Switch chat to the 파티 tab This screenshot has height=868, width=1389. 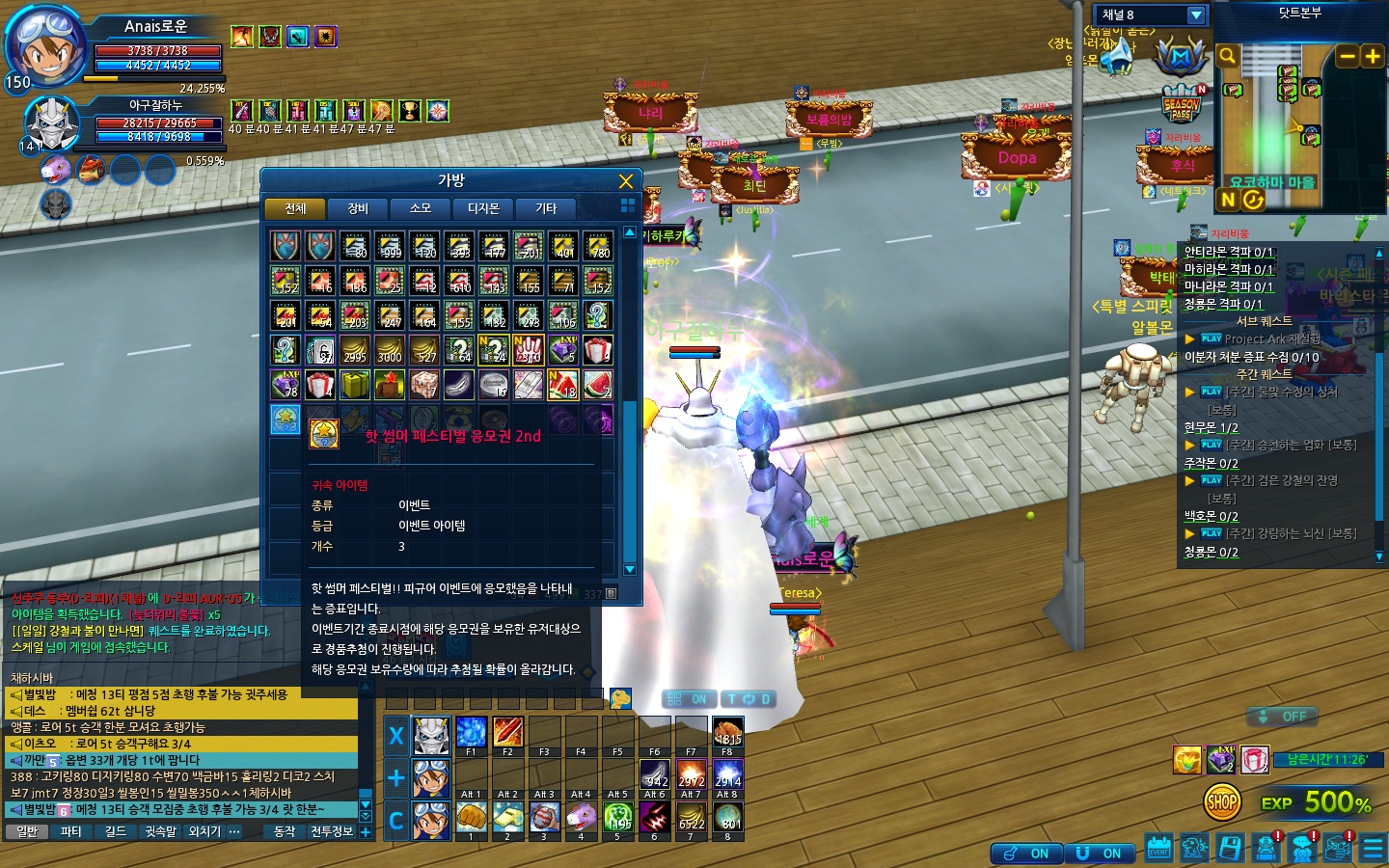point(71,831)
